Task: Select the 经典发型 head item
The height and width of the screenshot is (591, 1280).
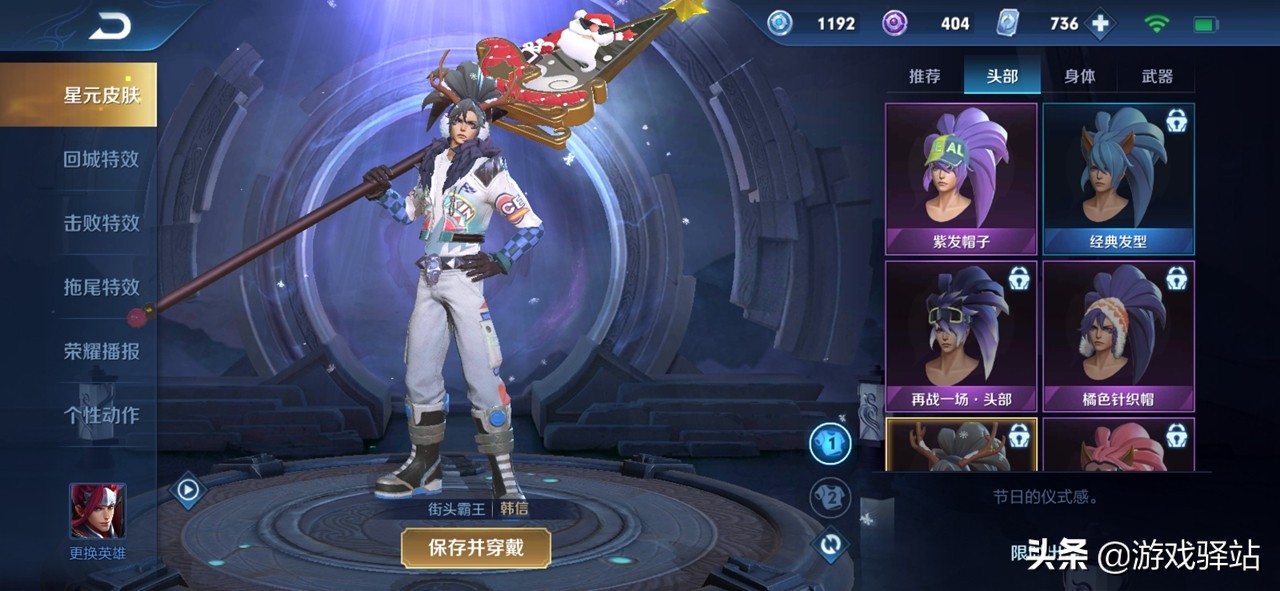Action: [1118, 178]
